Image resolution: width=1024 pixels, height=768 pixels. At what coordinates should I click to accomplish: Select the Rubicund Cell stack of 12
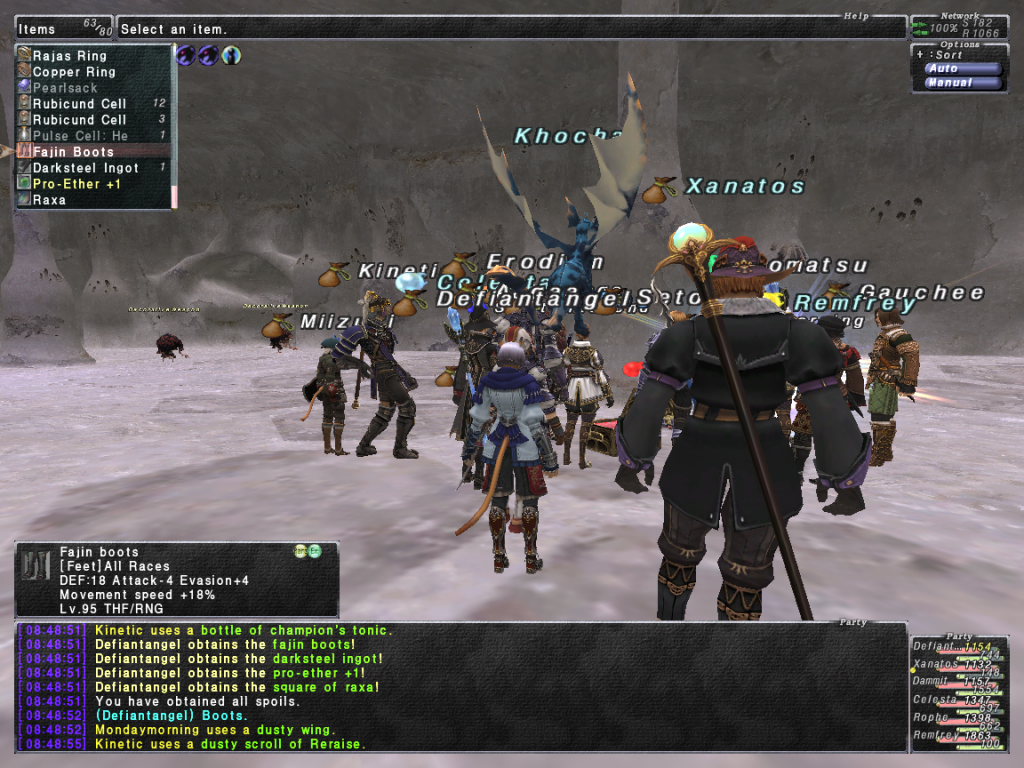point(80,104)
